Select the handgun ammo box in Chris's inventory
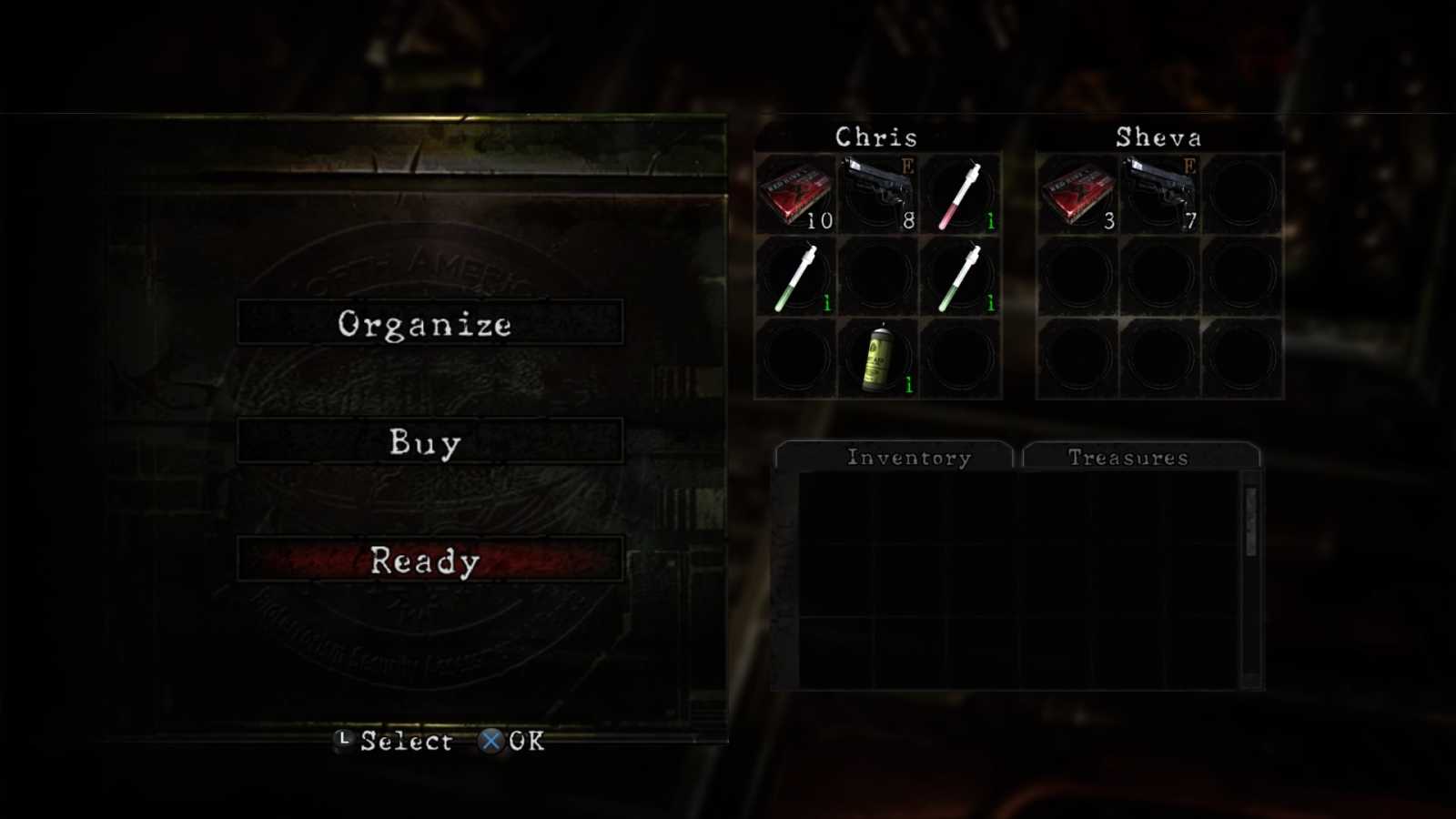The width and height of the screenshot is (1456, 819). (x=796, y=191)
